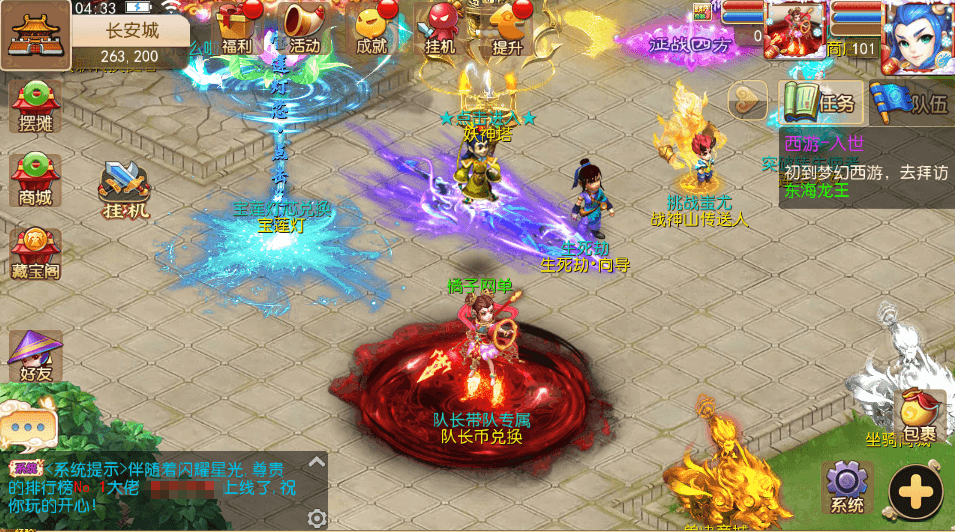Select the 西游-入世 quest tracker entry
Screen dimensions: 955x532
[865, 167]
